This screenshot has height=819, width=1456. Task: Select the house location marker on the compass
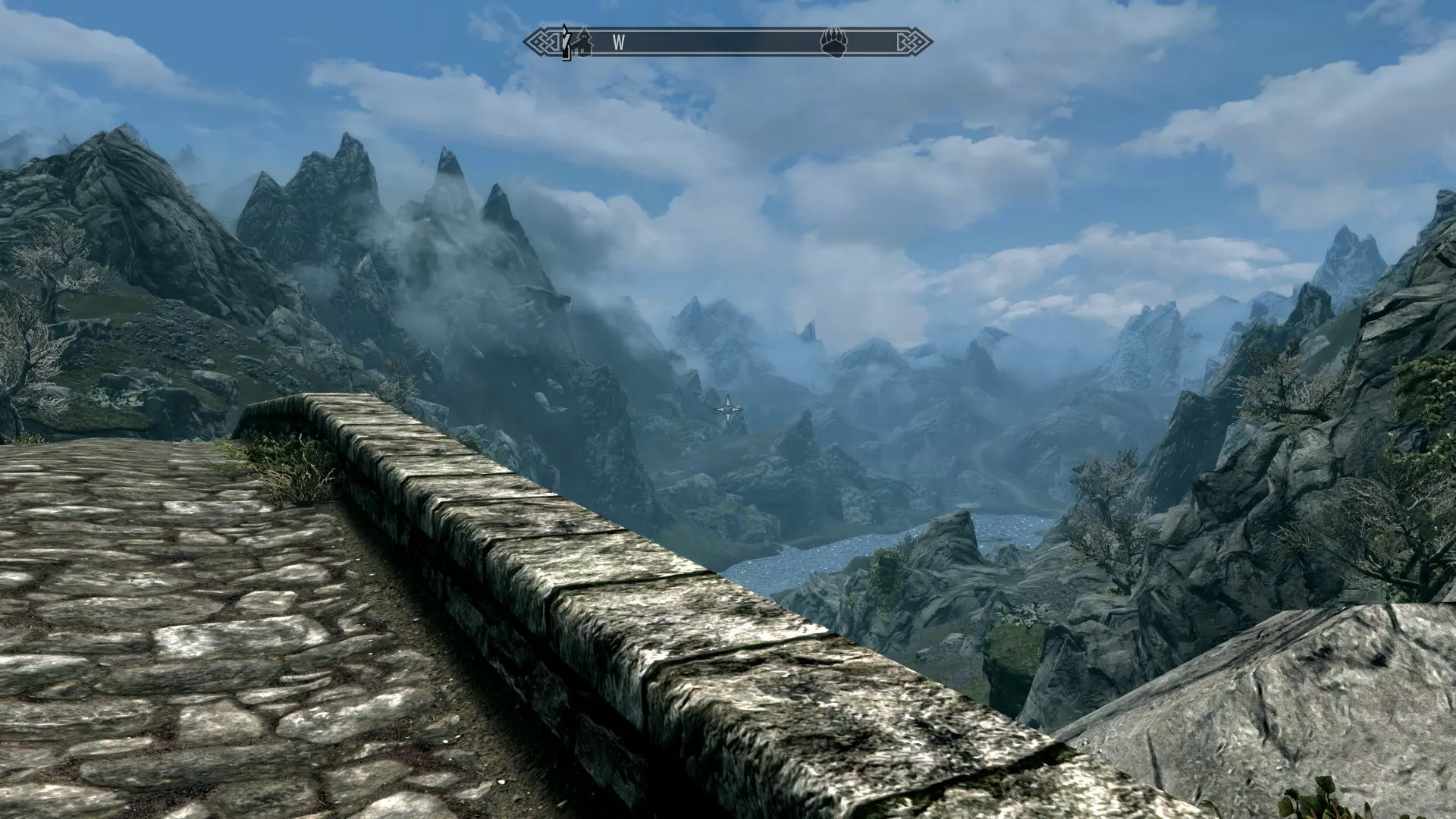click(582, 42)
